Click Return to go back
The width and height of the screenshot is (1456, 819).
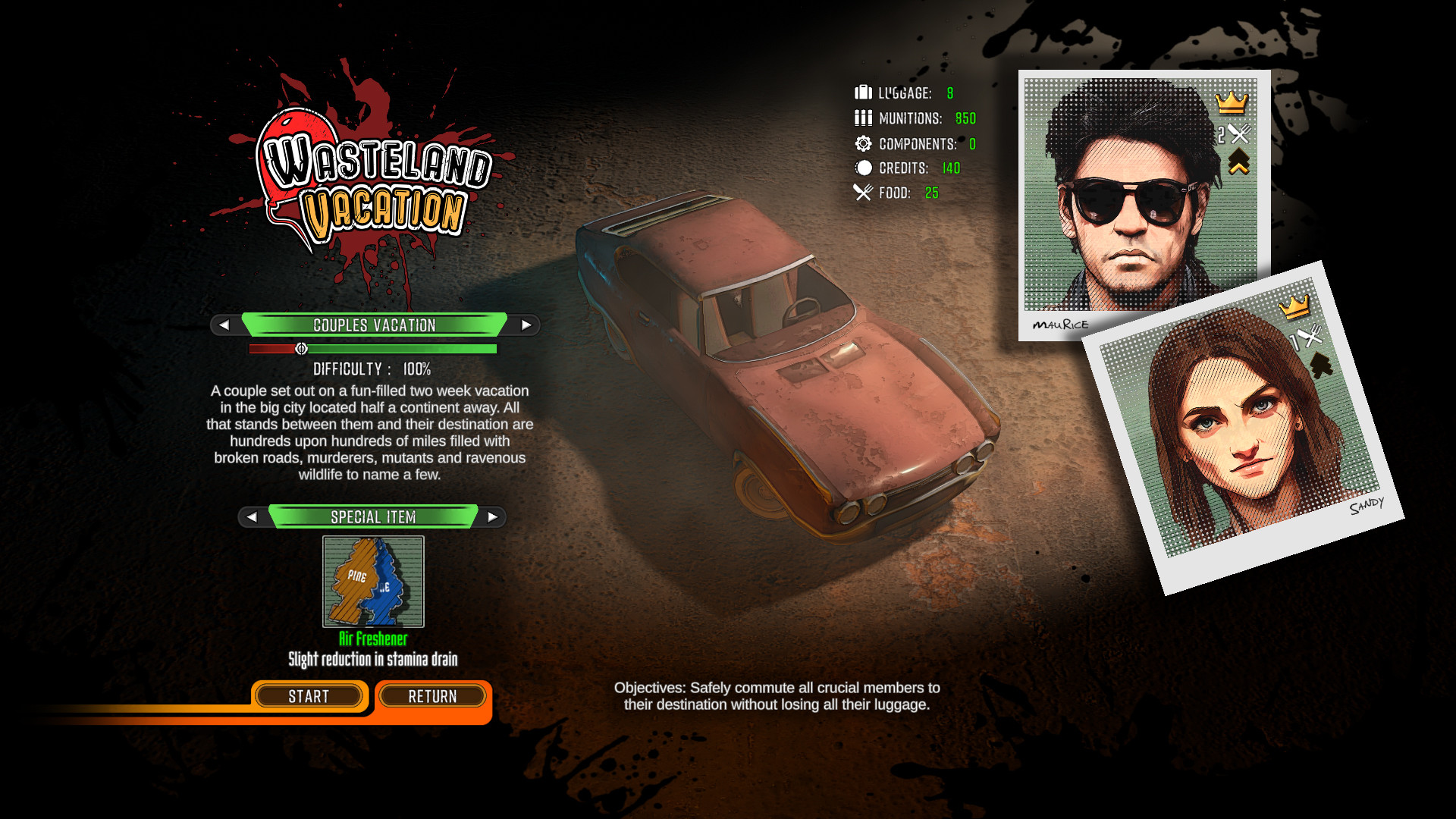432,696
